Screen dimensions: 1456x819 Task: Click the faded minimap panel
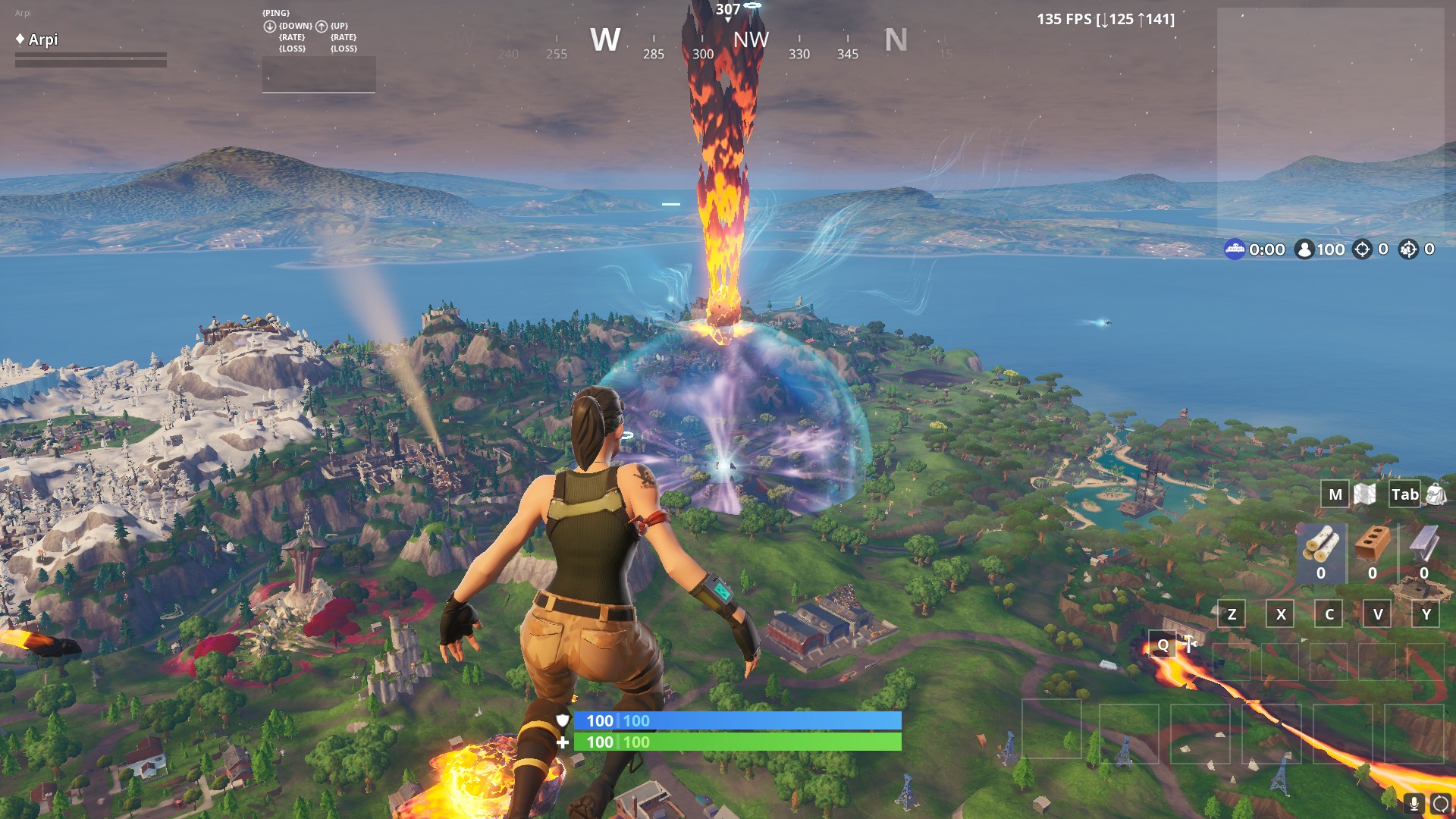pos(1330,121)
